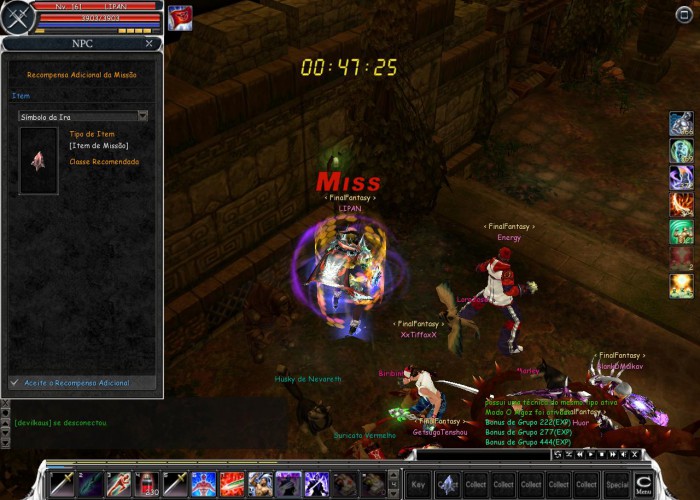
Task: Click the armored knight buff icon
Action: click(681, 124)
